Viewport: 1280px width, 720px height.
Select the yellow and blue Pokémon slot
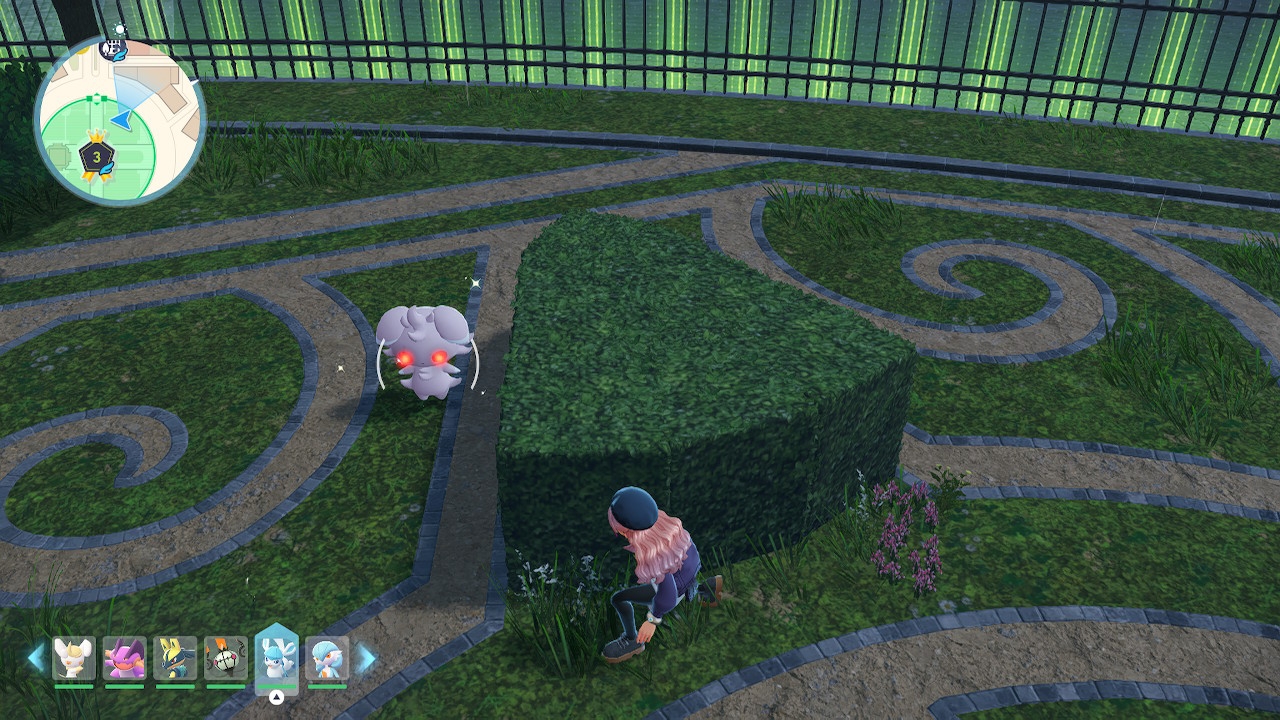pos(175,658)
